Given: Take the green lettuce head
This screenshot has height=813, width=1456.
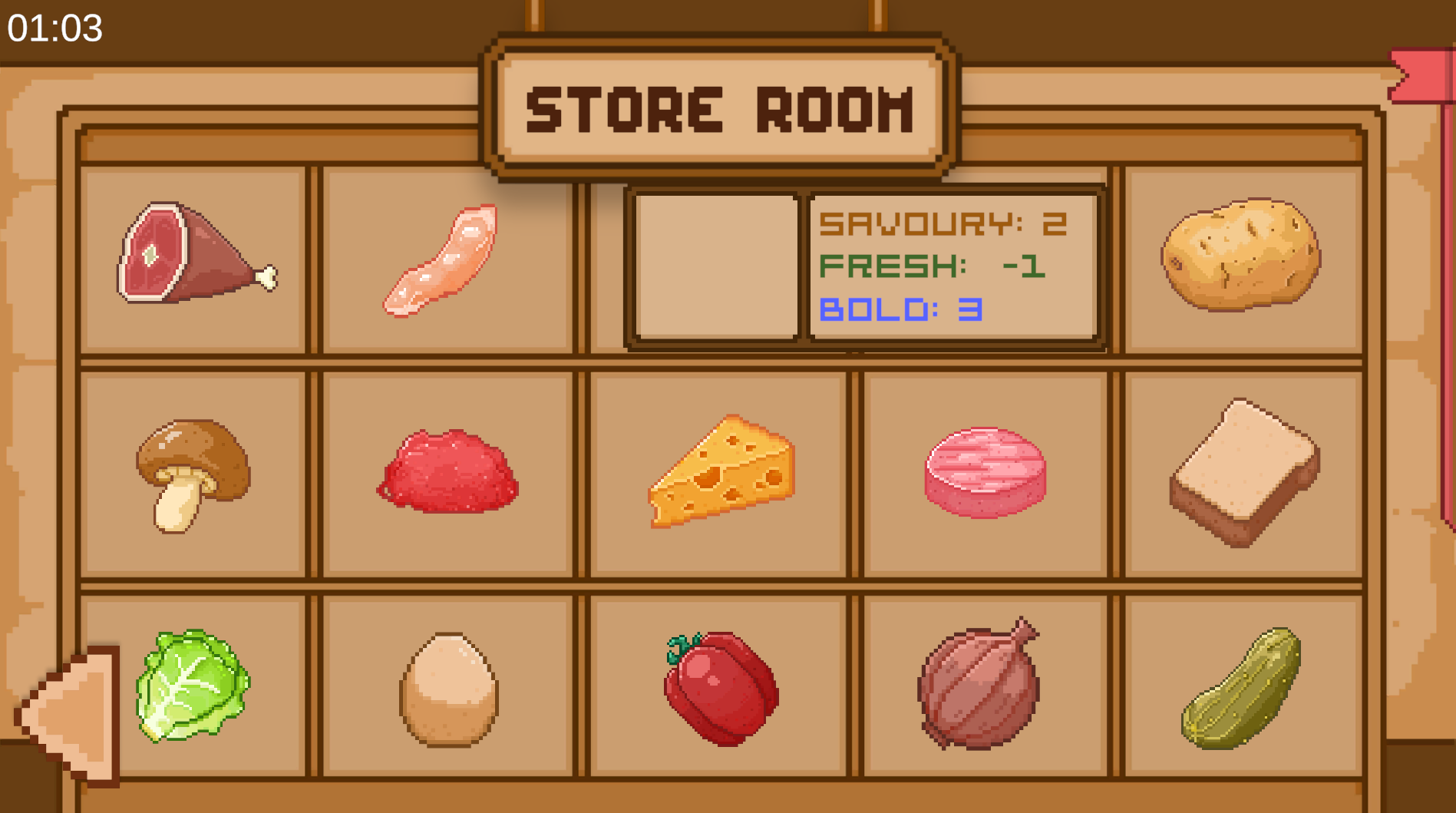Looking at the screenshot, I should click(x=192, y=686).
